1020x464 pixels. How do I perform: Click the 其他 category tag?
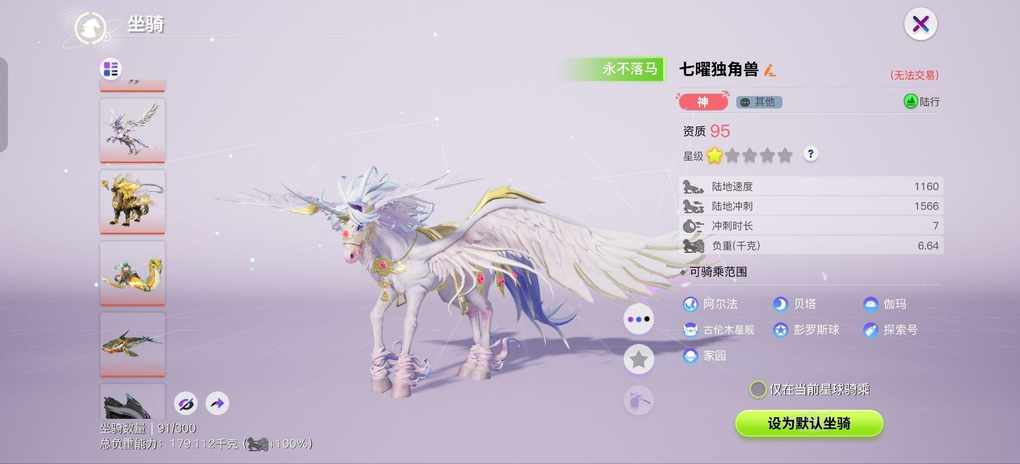point(759,102)
